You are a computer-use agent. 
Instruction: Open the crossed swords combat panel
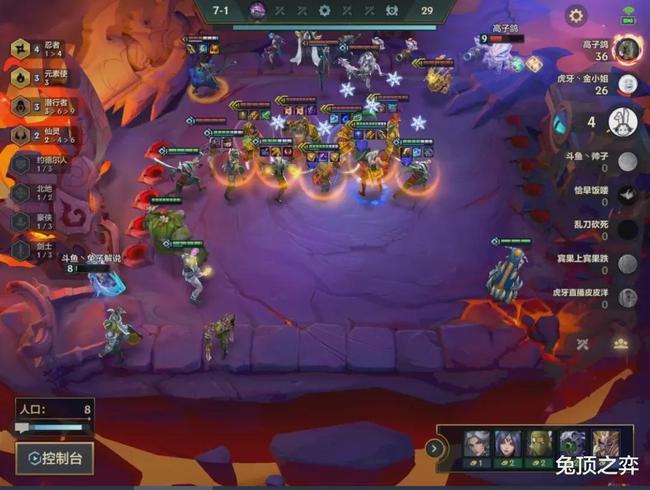click(585, 344)
